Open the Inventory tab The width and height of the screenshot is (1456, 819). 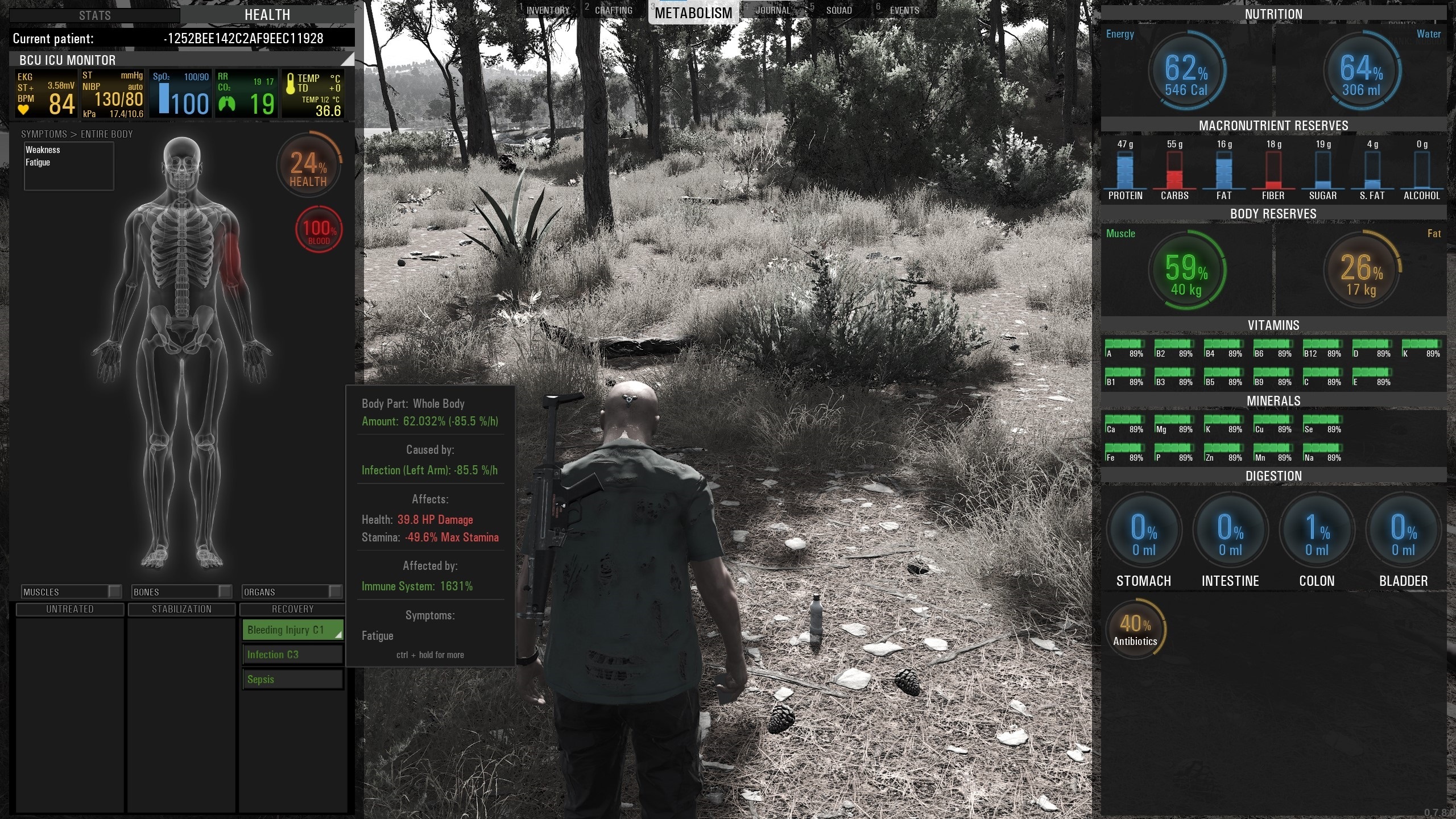click(x=547, y=10)
